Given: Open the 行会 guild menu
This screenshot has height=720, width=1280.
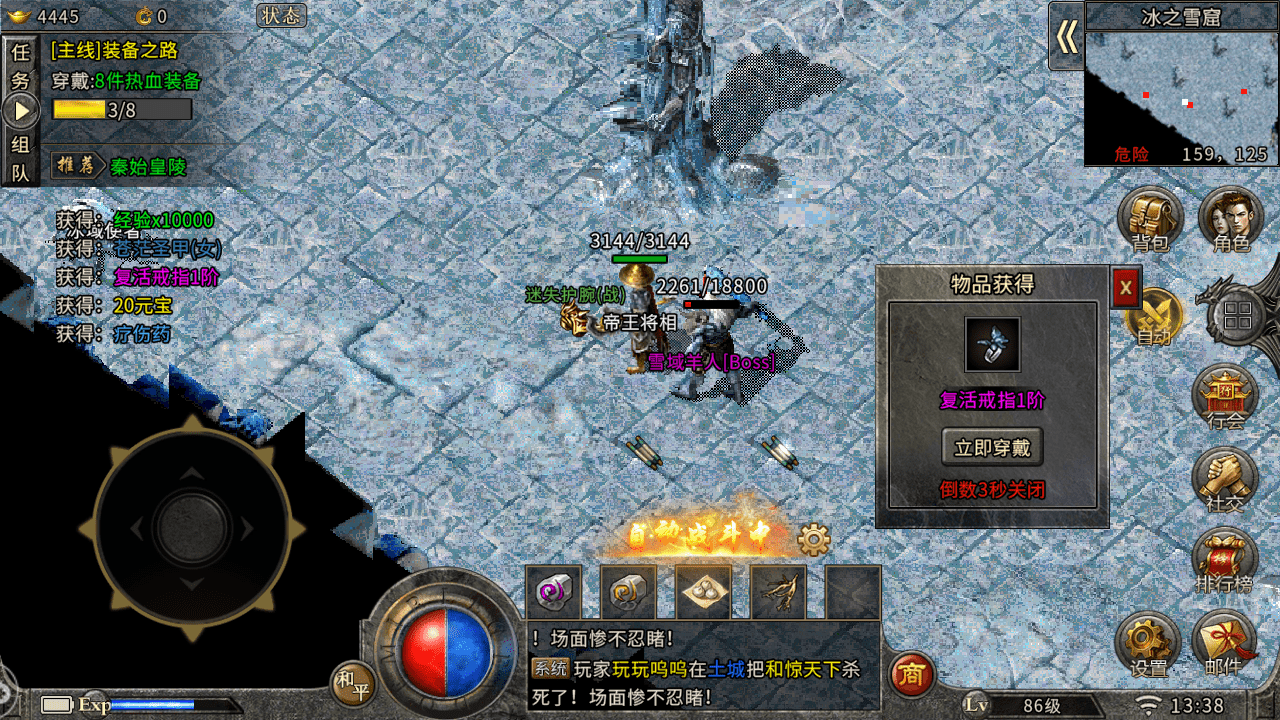Looking at the screenshot, I should coord(1226,397).
